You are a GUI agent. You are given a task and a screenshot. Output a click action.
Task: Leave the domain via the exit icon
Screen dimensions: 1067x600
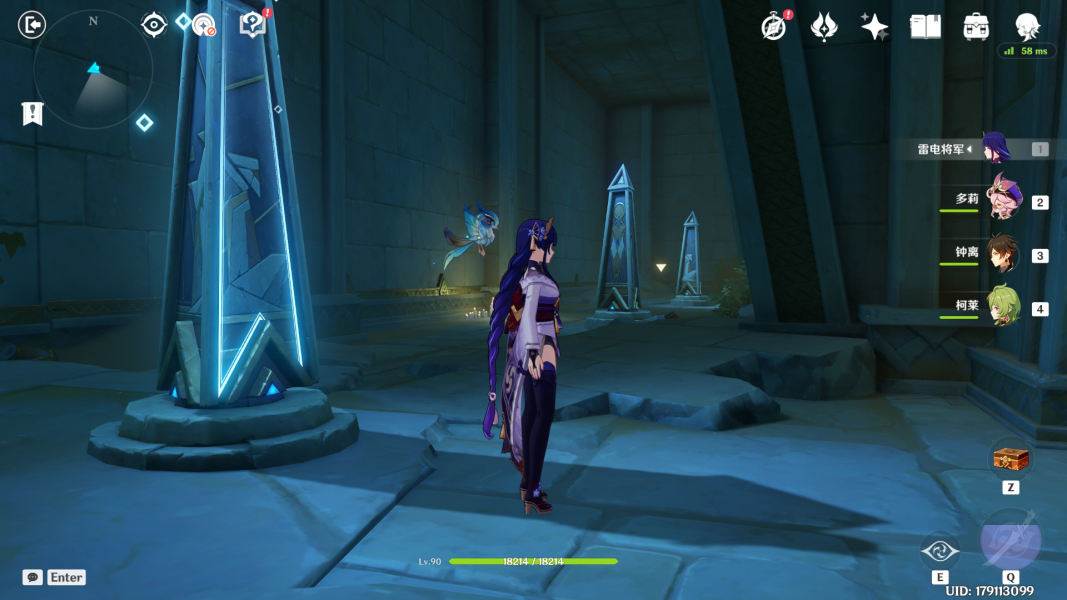pyautogui.click(x=32, y=24)
